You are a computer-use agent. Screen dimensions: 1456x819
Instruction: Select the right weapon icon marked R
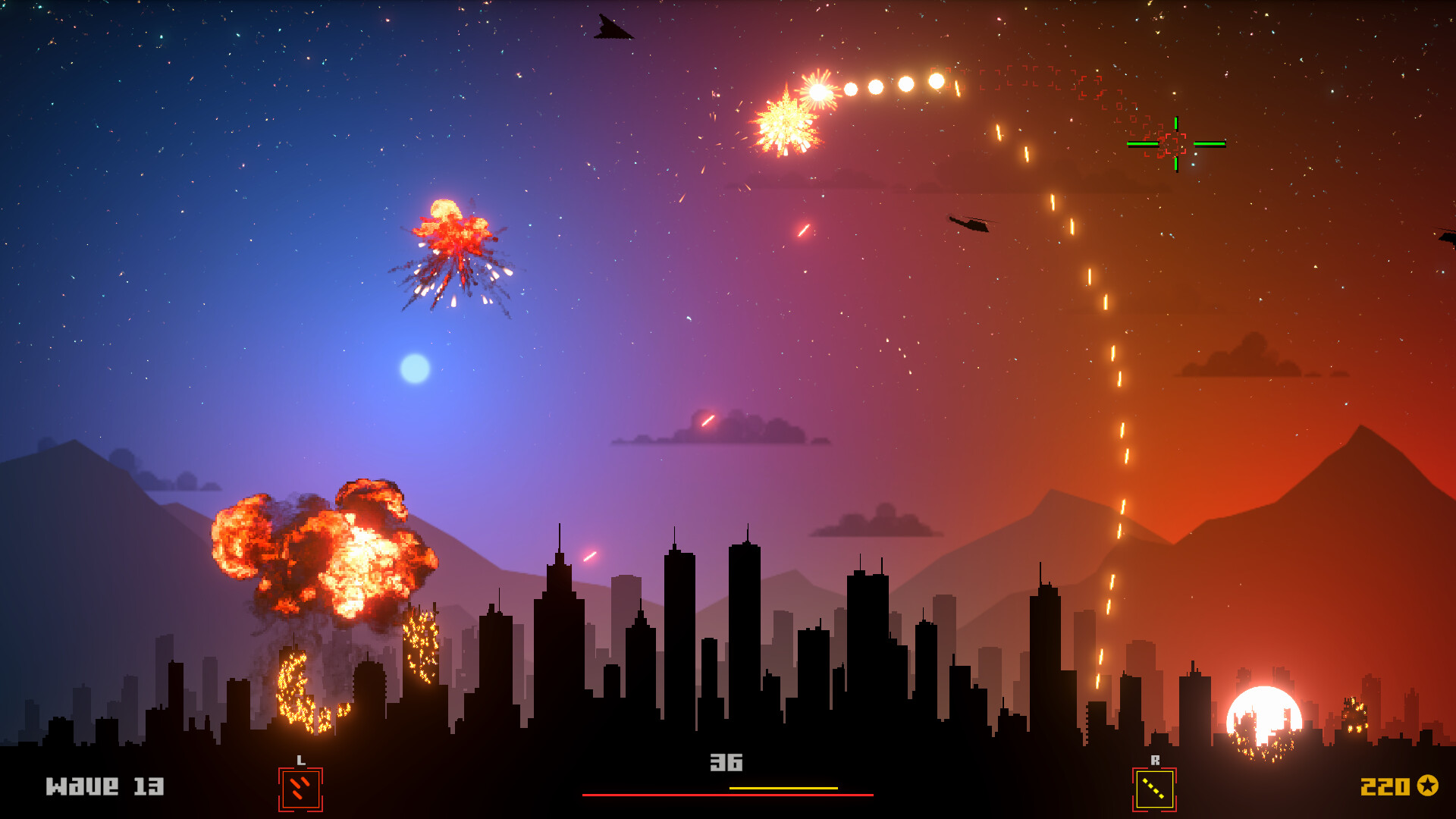(1154, 789)
